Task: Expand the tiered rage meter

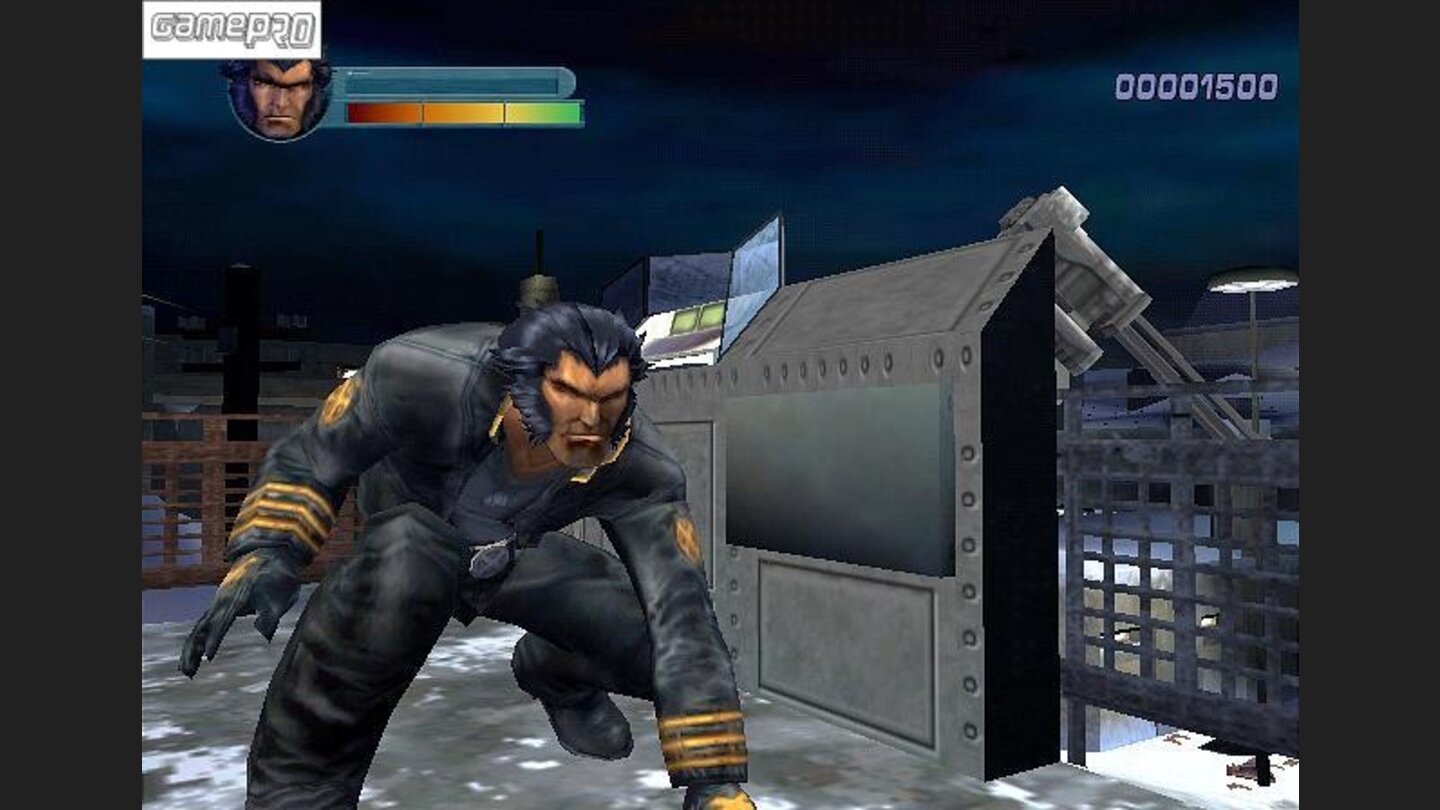Action: [x=460, y=110]
